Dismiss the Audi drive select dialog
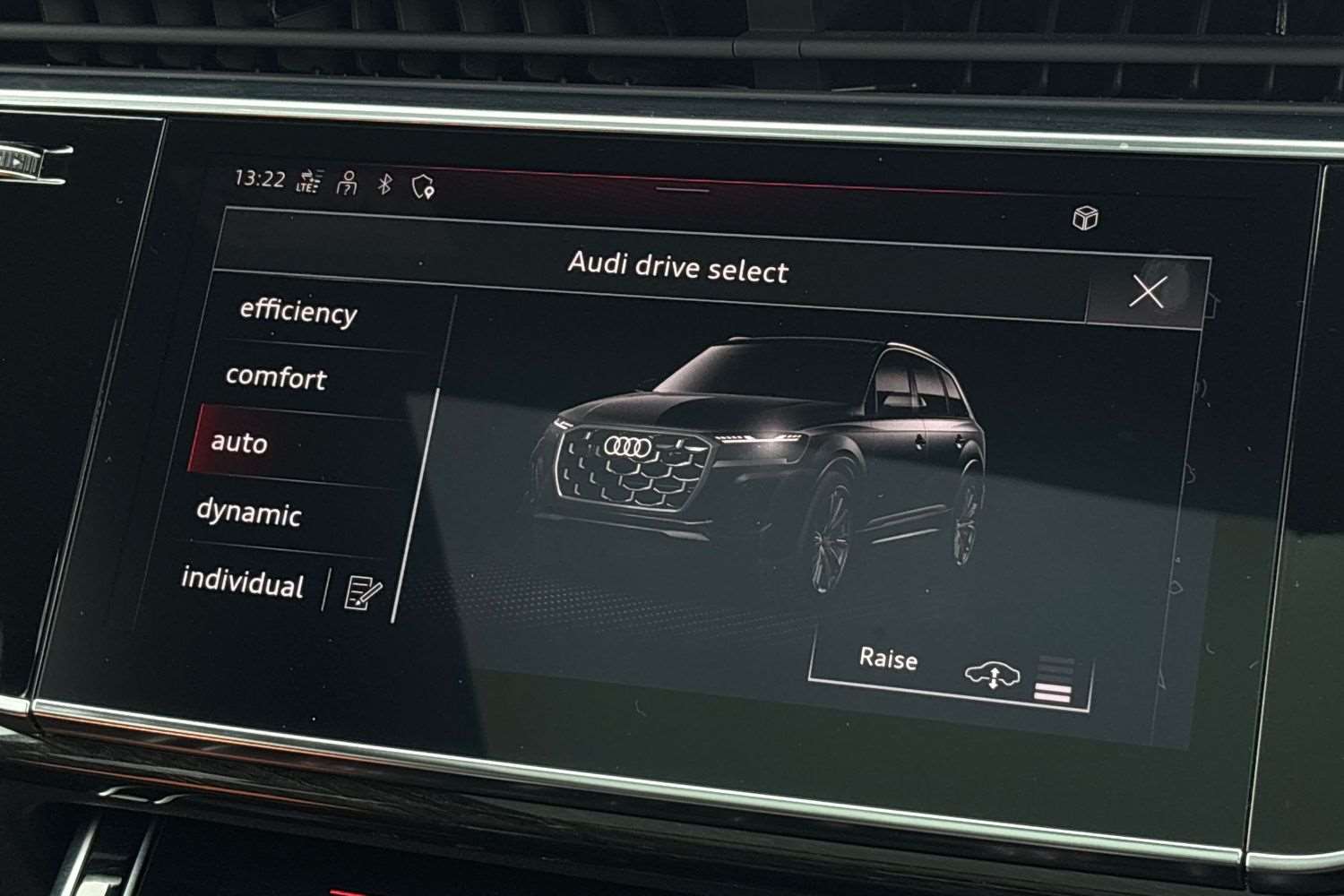This screenshot has height=896, width=1344. [1148, 292]
